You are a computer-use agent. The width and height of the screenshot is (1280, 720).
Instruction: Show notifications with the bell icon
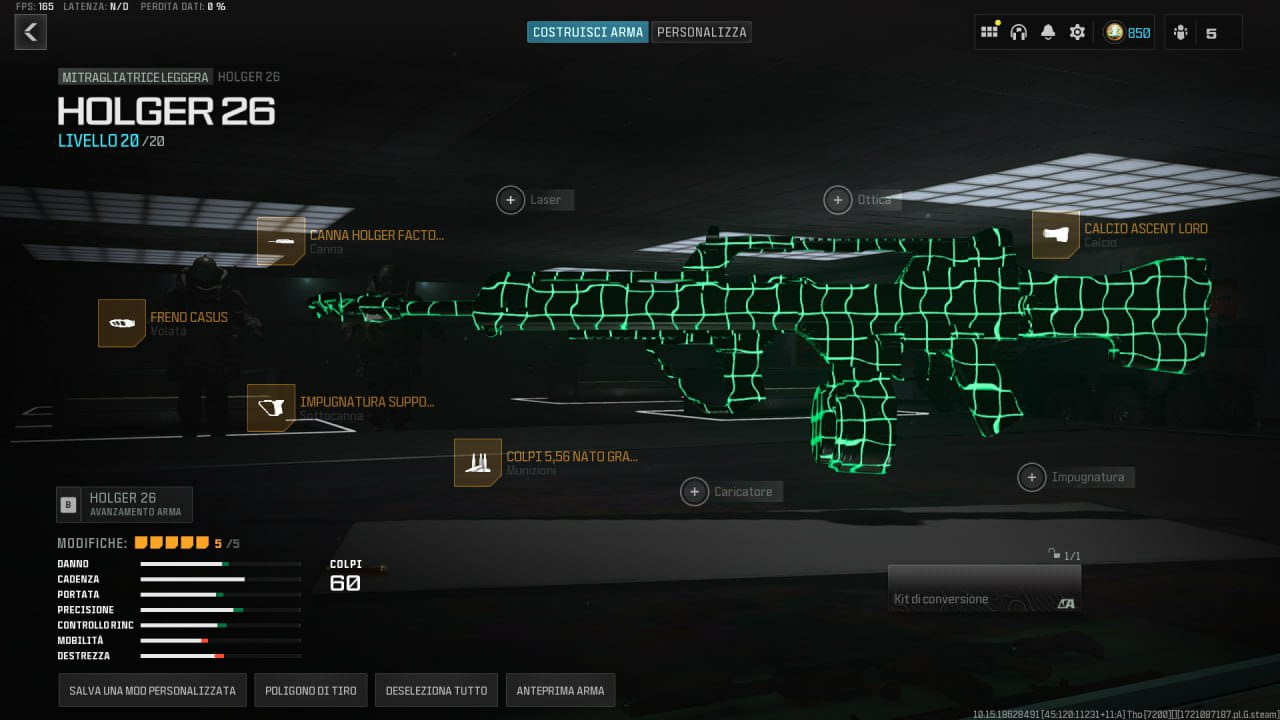(1048, 32)
